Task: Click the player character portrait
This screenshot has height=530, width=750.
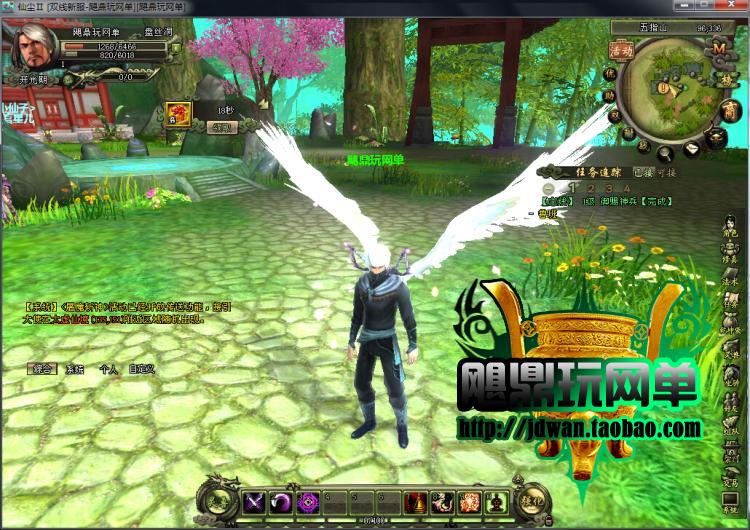Action: point(36,45)
